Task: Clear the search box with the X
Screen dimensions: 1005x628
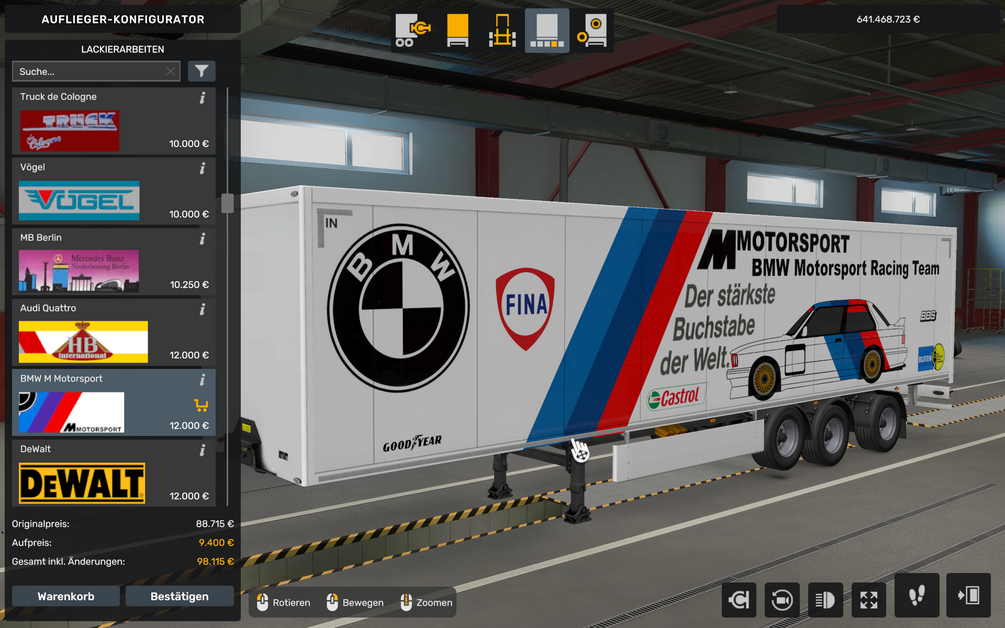Action: tap(171, 71)
